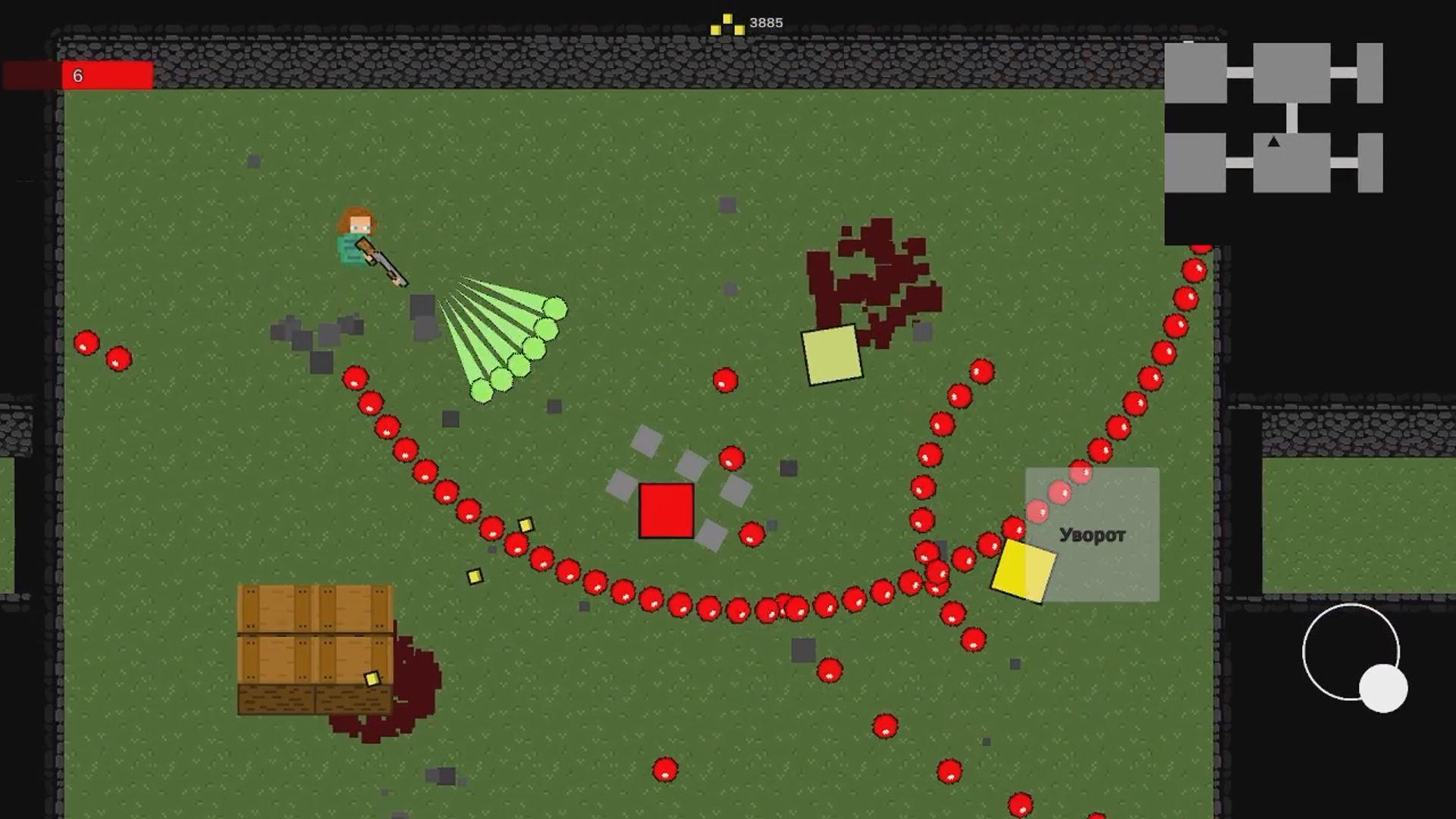Viewport: 1456px width, 819px height.
Task: Click the coin score counter 3885
Action: (x=766, y=22)
